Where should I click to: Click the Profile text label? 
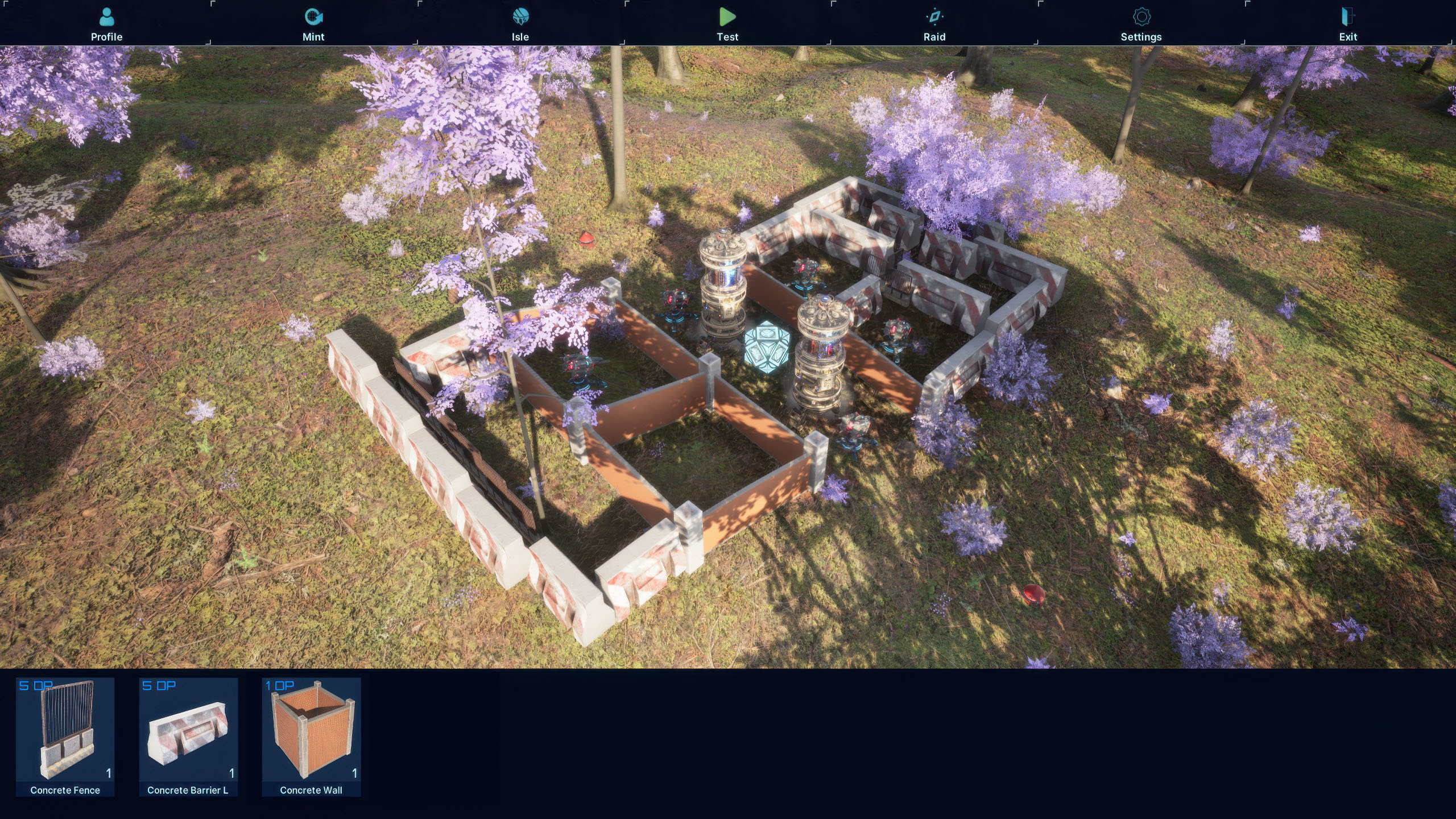coord(106,36)
